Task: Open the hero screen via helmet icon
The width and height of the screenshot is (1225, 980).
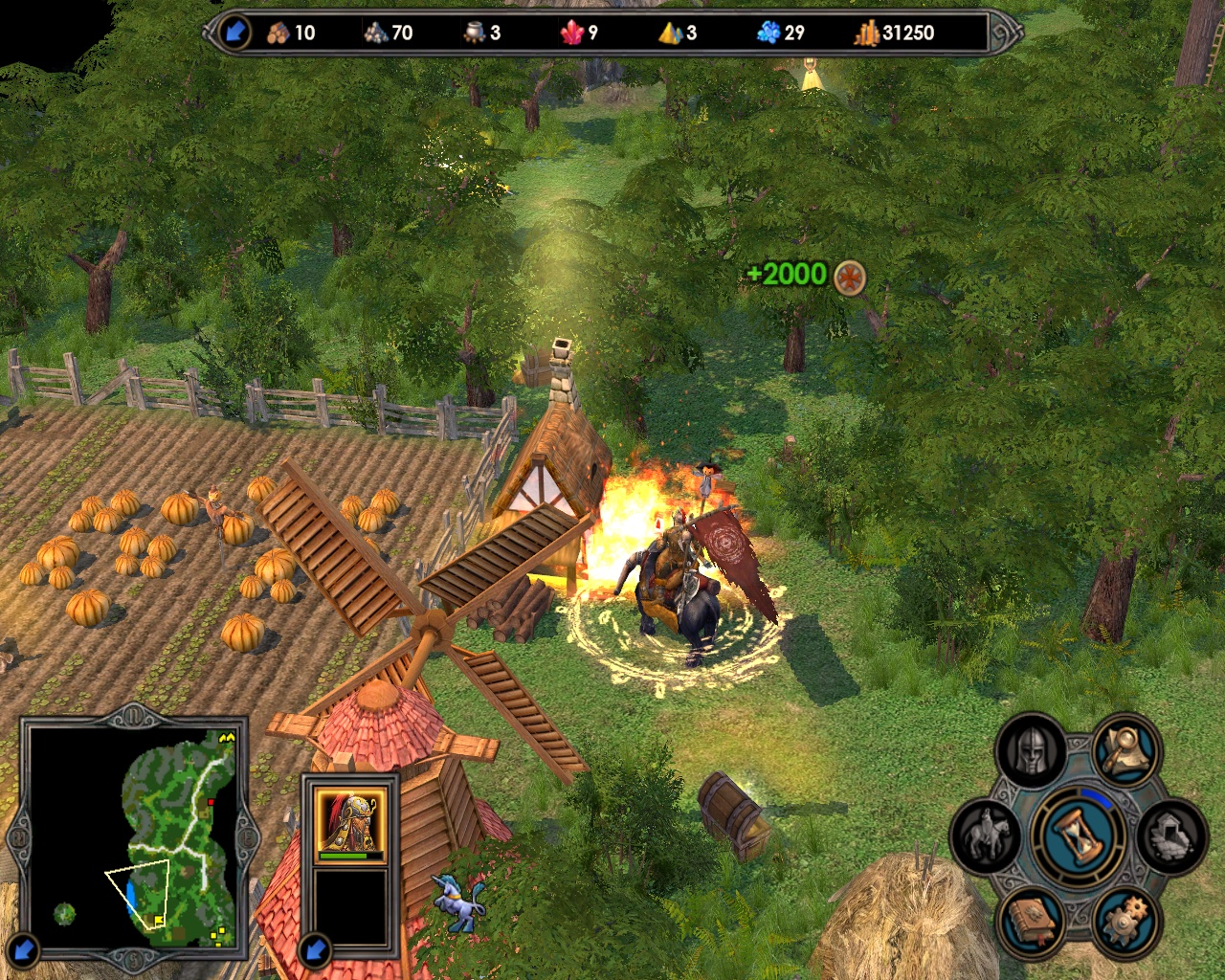Action: [1030, 752]
